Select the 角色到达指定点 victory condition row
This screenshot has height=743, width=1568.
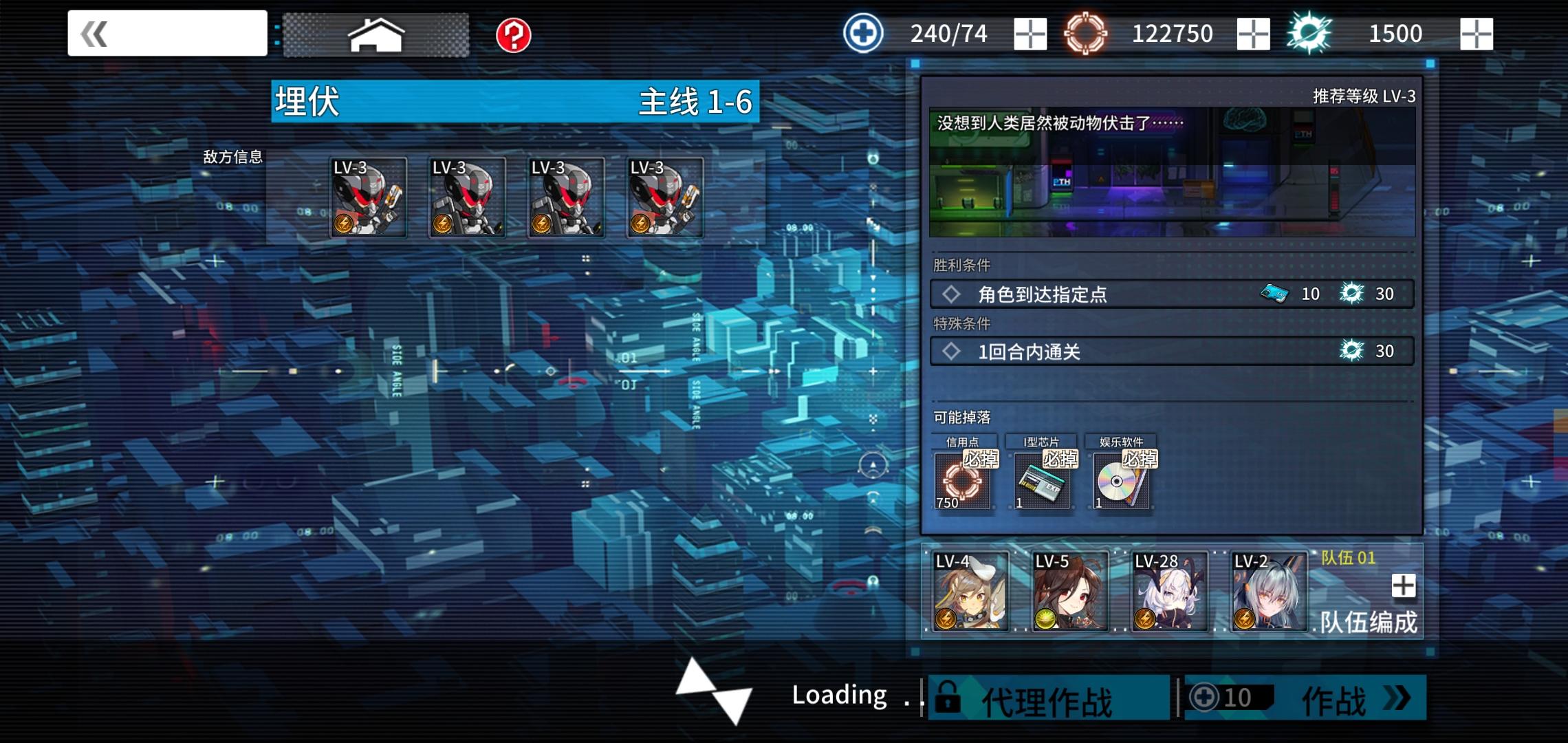pos(1169,294)
